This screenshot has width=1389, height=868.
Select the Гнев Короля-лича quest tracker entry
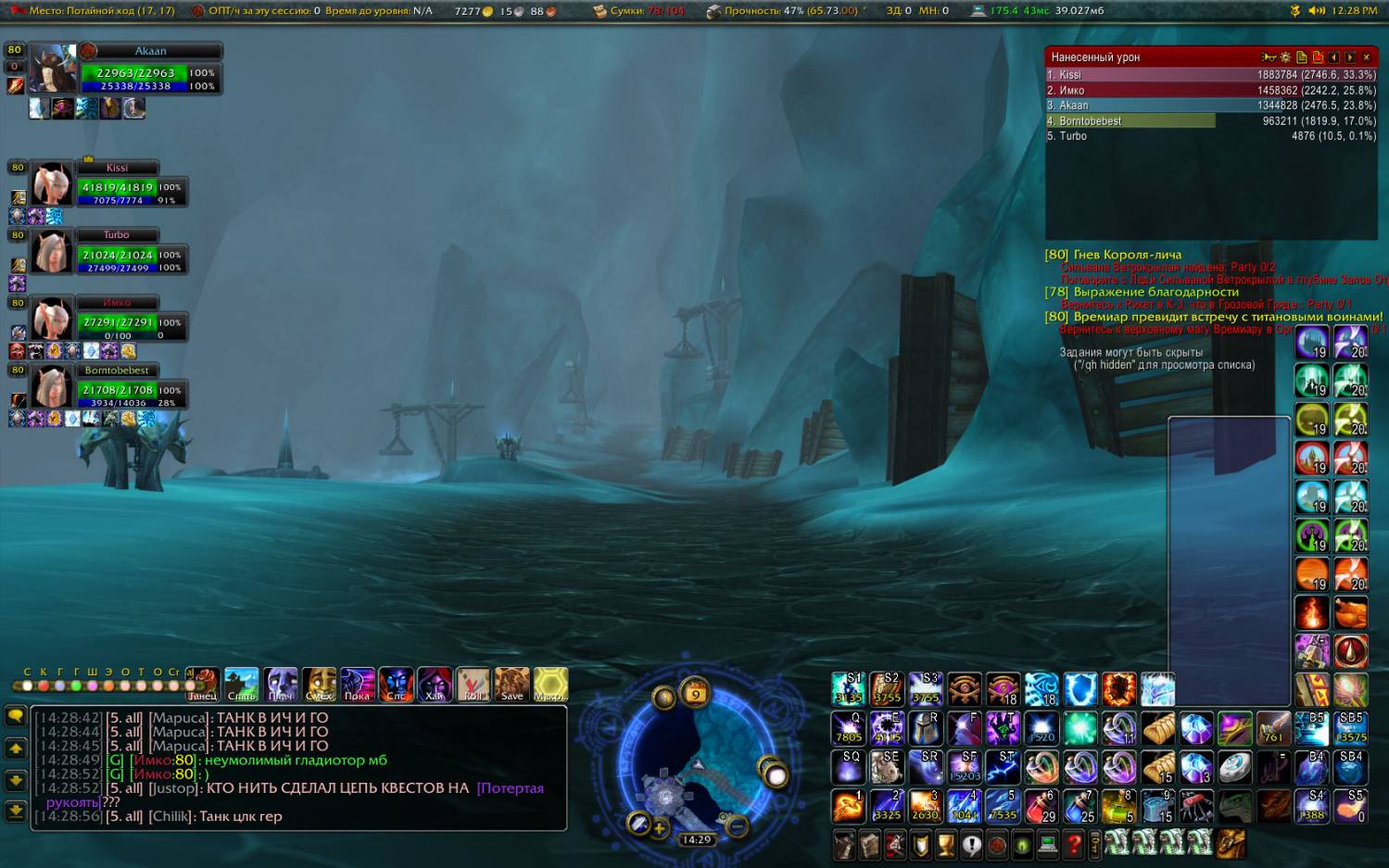(1126, 255)
